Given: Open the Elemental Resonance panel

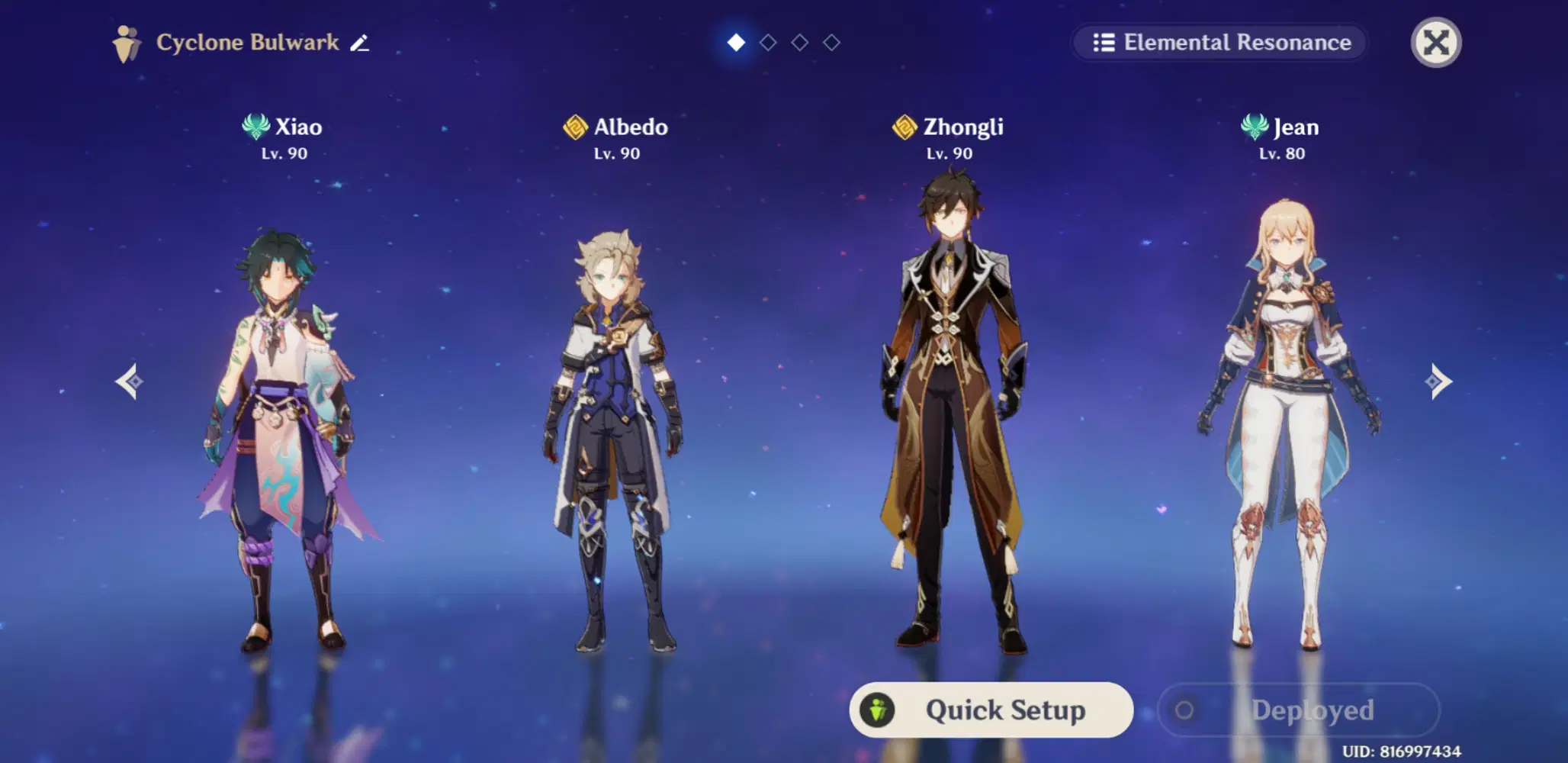Looking at the screenshot, I should point(1219,42).
